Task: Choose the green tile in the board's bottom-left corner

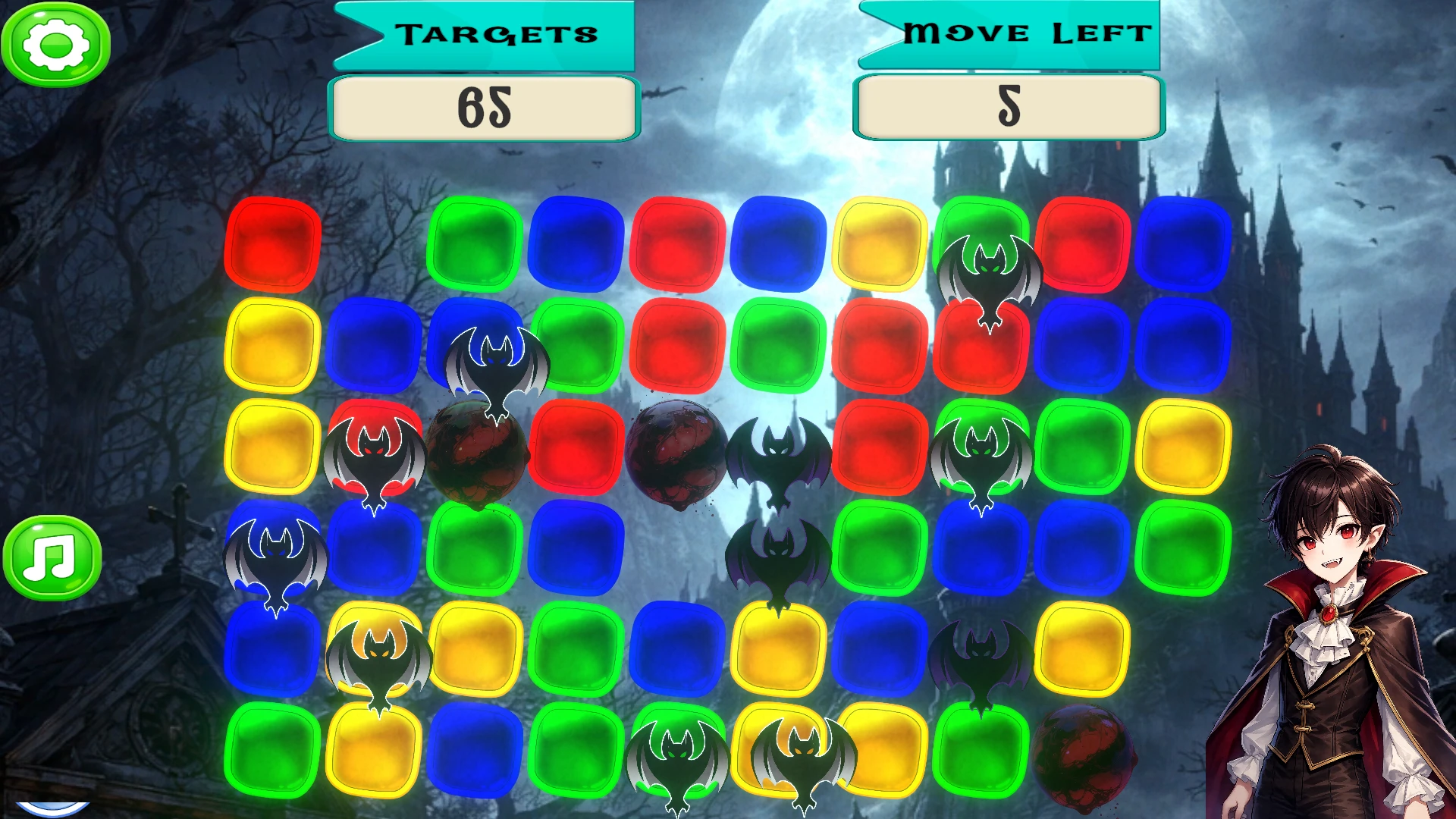Action: point(272,749)
